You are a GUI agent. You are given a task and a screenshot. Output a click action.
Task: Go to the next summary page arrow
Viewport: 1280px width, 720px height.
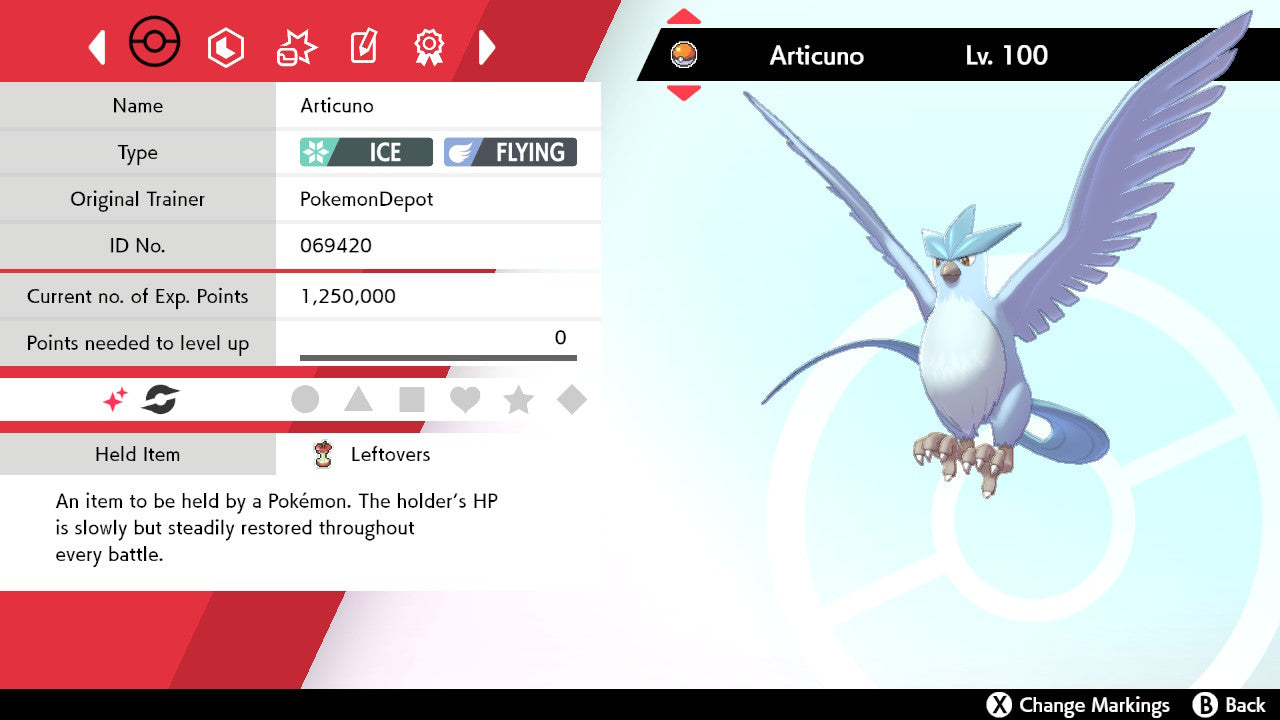487,47
